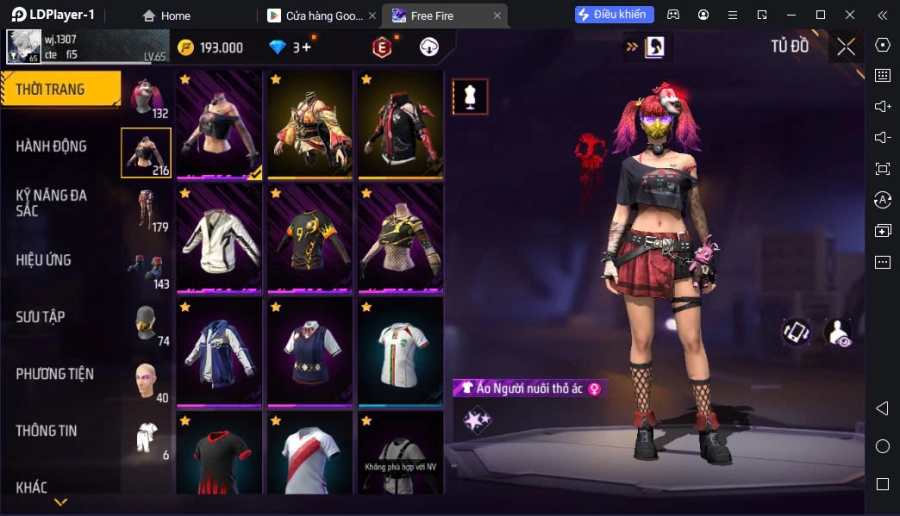Select the black and red jersey
The image size is (900, 516).
pos(219,453)
